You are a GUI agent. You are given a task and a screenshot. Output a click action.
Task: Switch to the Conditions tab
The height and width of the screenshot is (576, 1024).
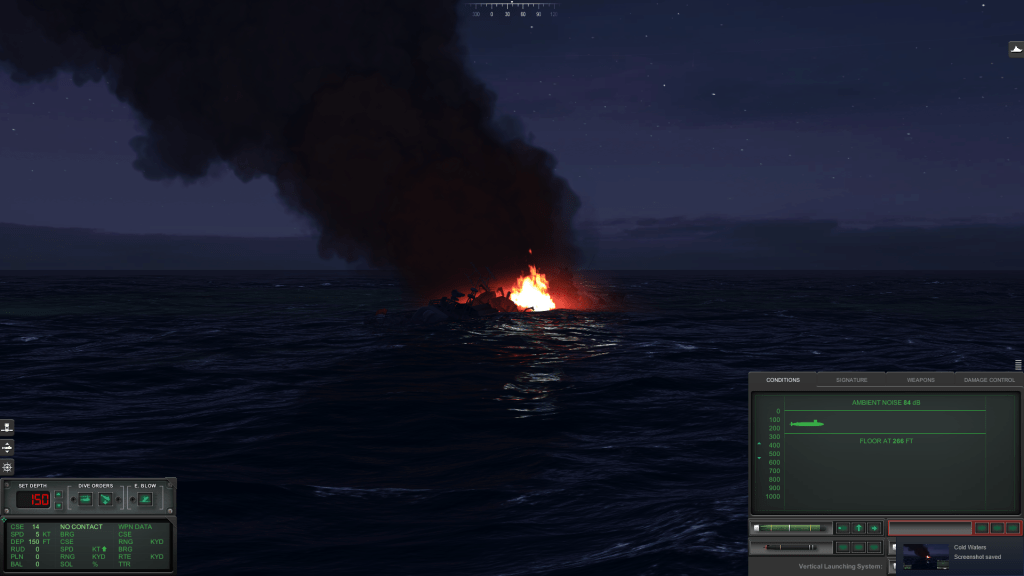click(x=783, y=380)
